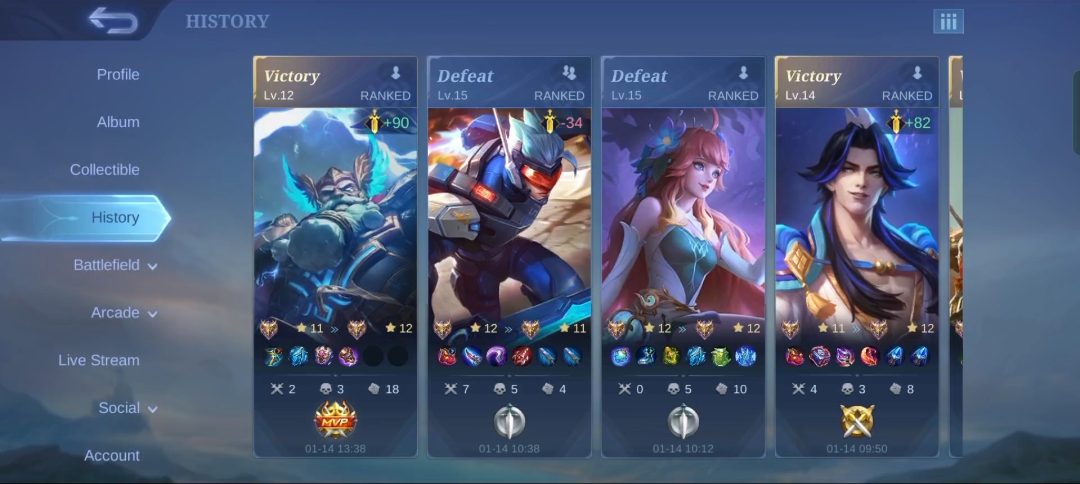
Task: Select the History tab
Action: click(x=115, y=218)
